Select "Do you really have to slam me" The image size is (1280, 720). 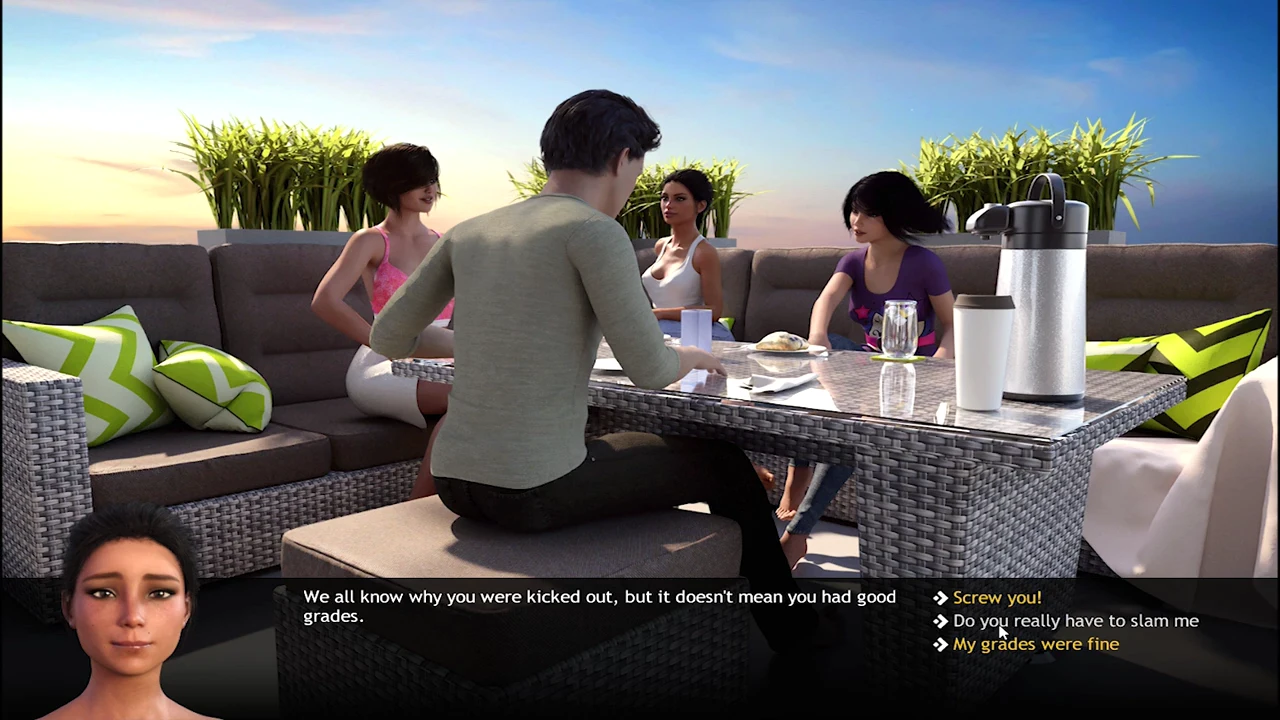[1075, 621]
